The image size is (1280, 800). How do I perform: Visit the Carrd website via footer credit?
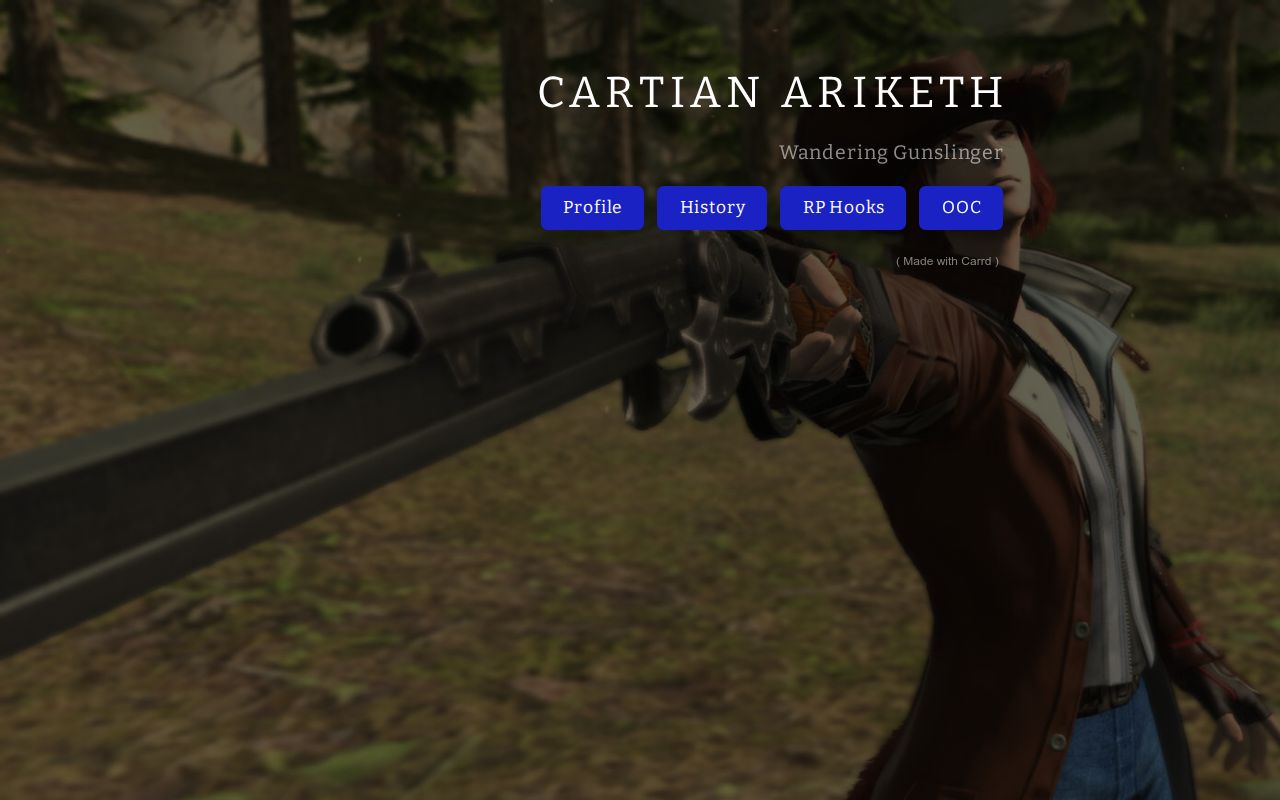(947, 261)
